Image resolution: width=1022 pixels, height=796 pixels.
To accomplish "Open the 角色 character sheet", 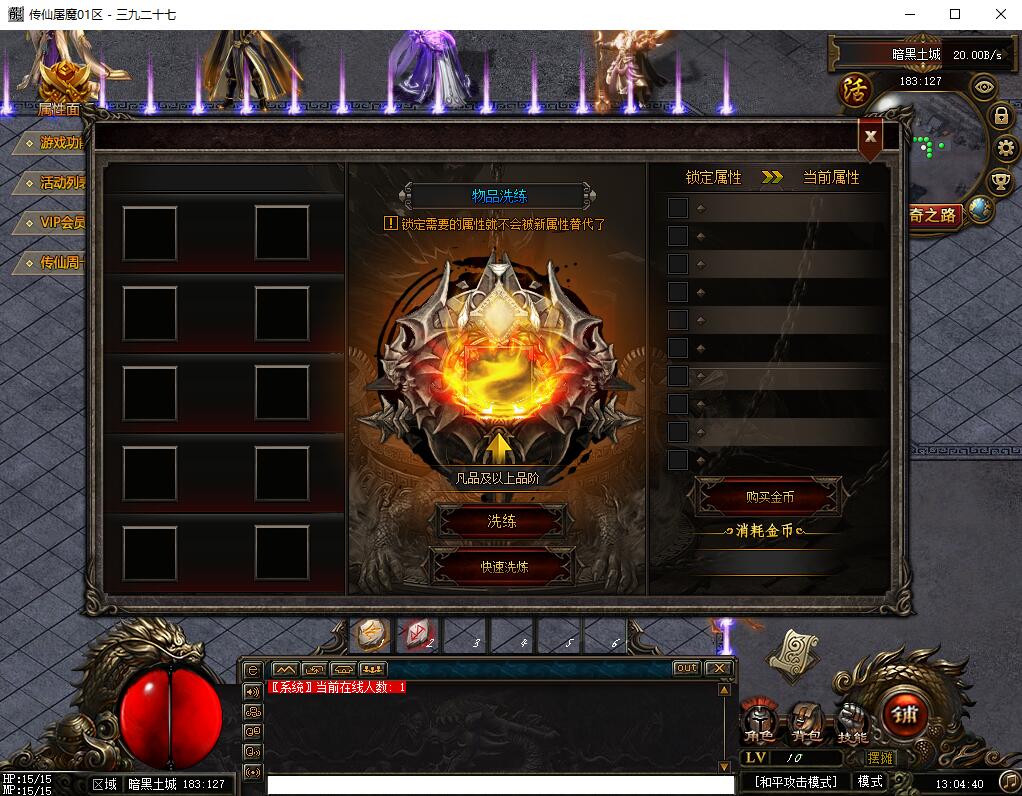I will [760, 722].
